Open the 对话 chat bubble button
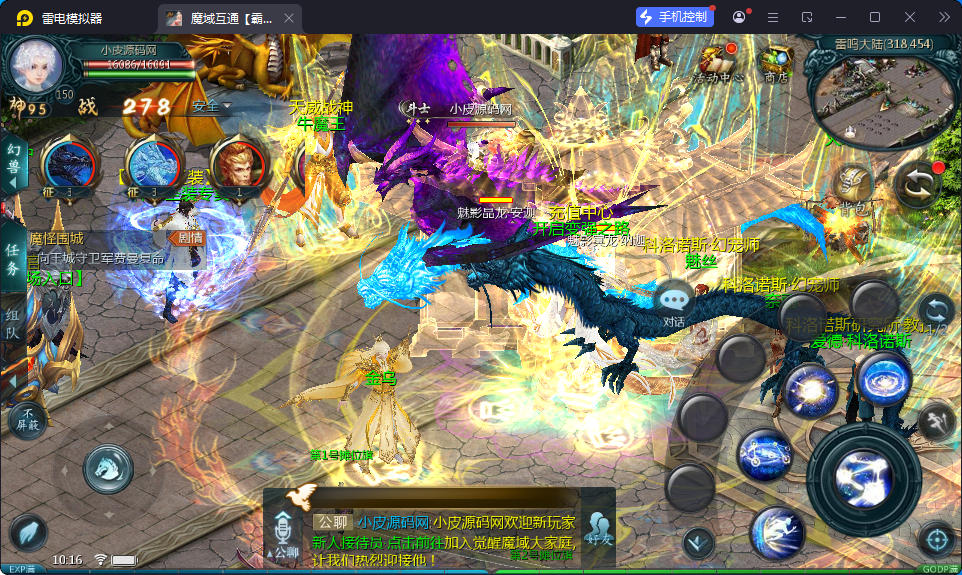The width and height of the screenshot is (962, 575). 675,300
